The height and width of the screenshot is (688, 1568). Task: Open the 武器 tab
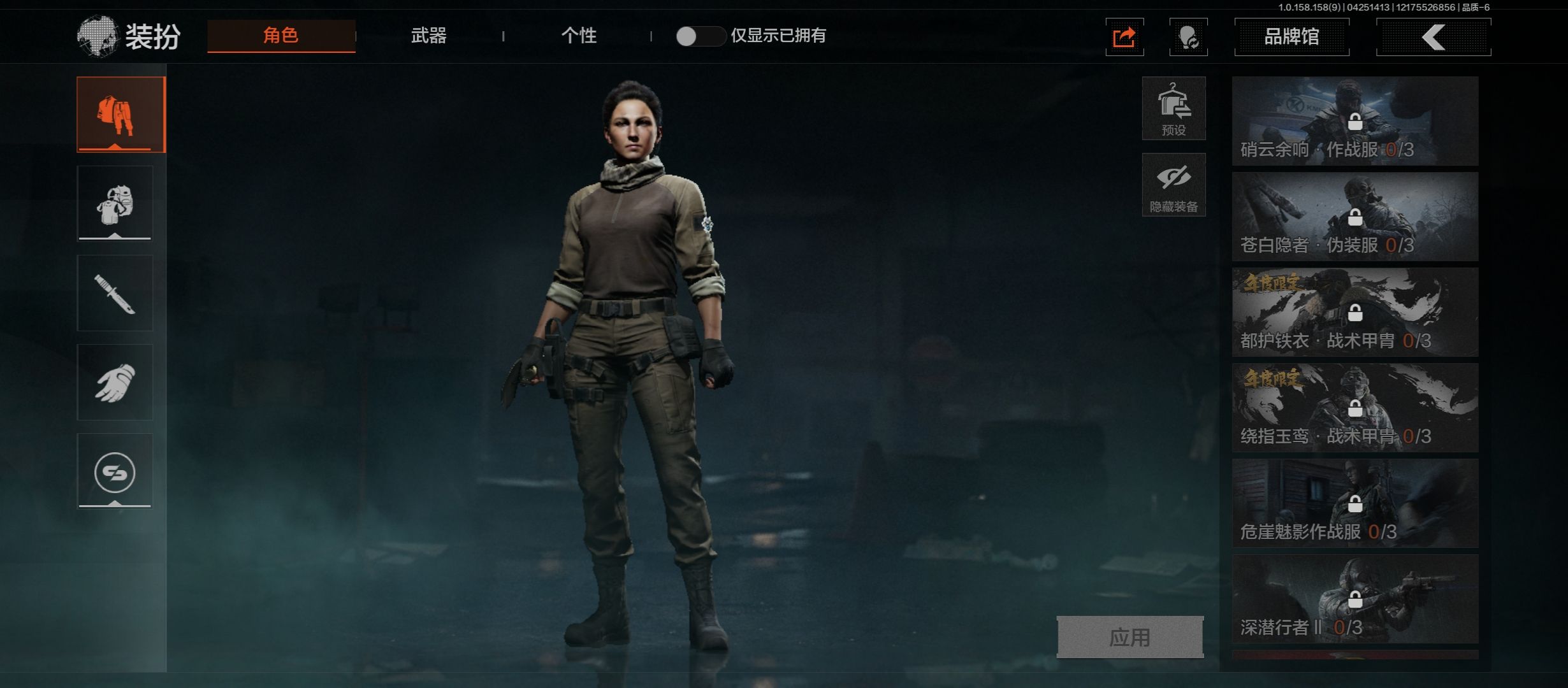coord(428,36)
